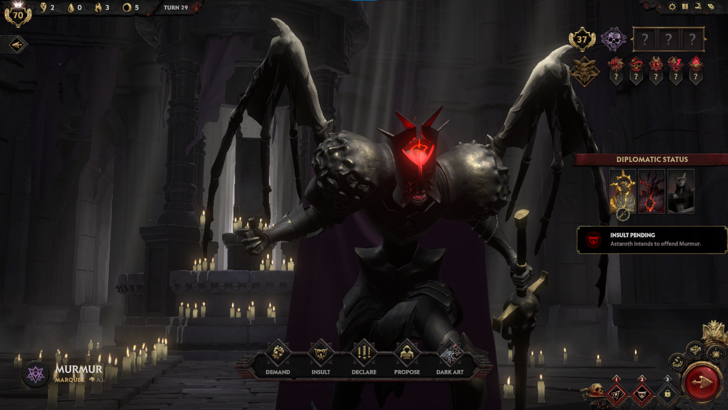728x410 pixels.
Task: Select Murmur's portrait sigil
Action: click(34, 375)
